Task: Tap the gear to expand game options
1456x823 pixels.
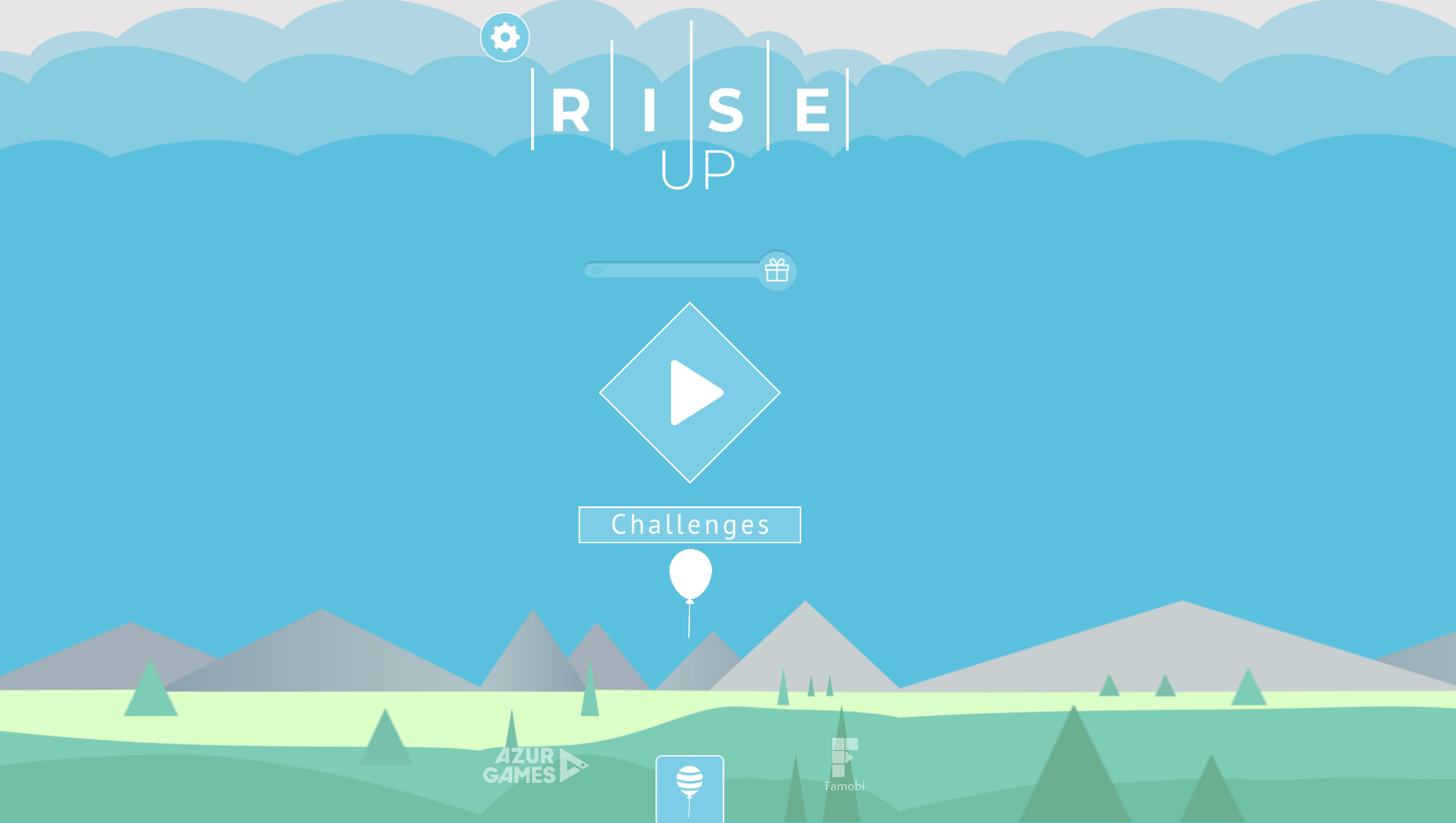Action: click(x=503, y=36)
